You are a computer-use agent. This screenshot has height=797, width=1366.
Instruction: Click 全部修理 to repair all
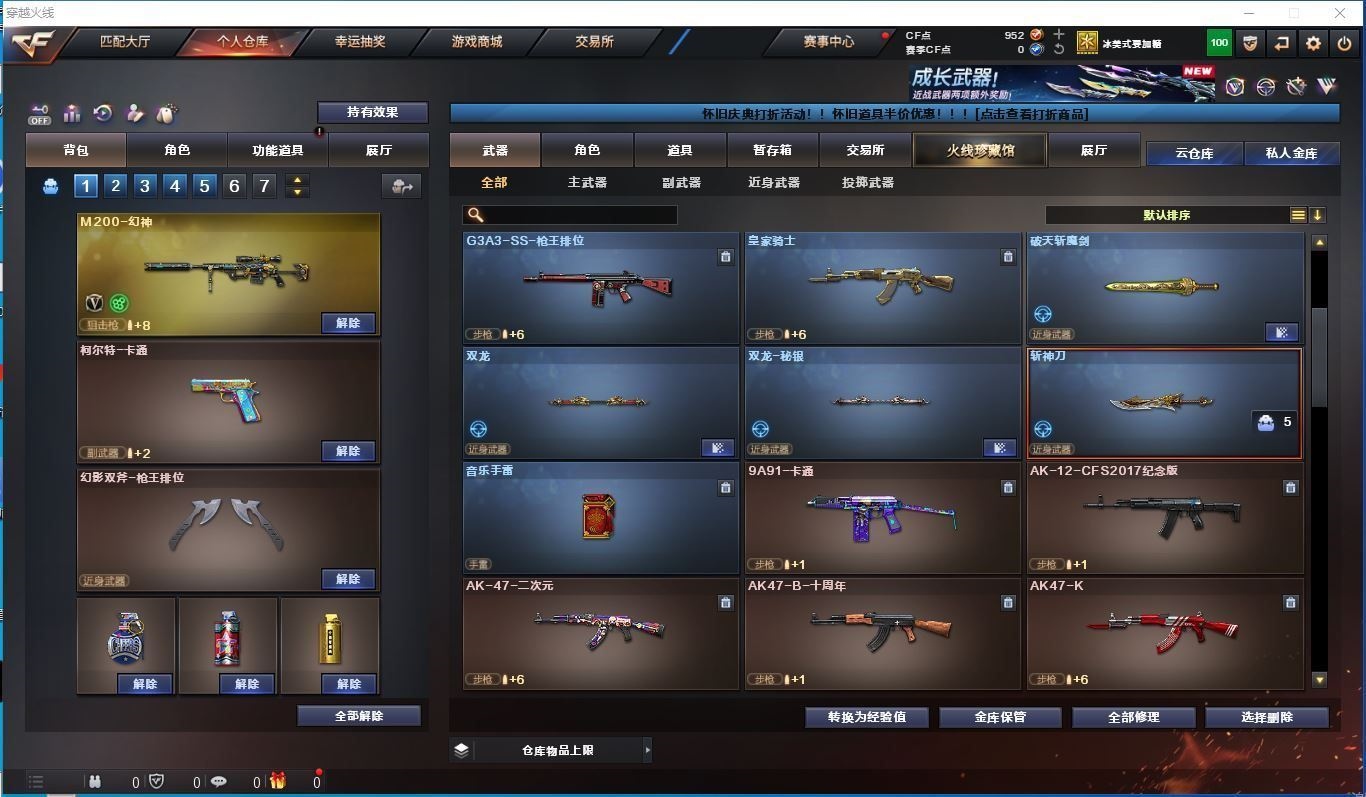click(1134, 717)
